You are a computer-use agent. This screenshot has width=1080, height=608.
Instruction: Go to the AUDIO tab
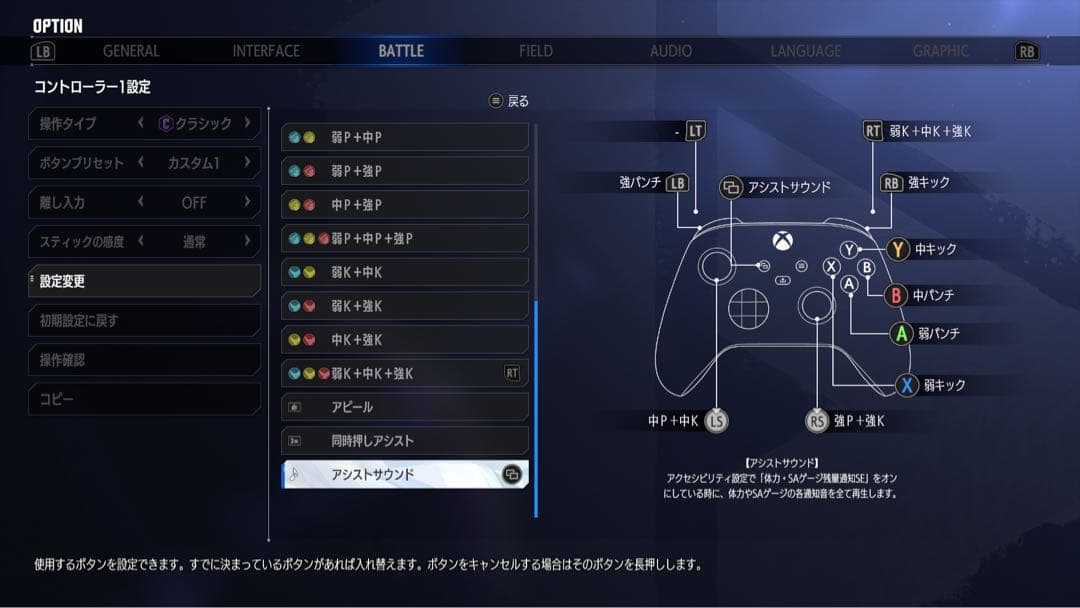point(671,51)
